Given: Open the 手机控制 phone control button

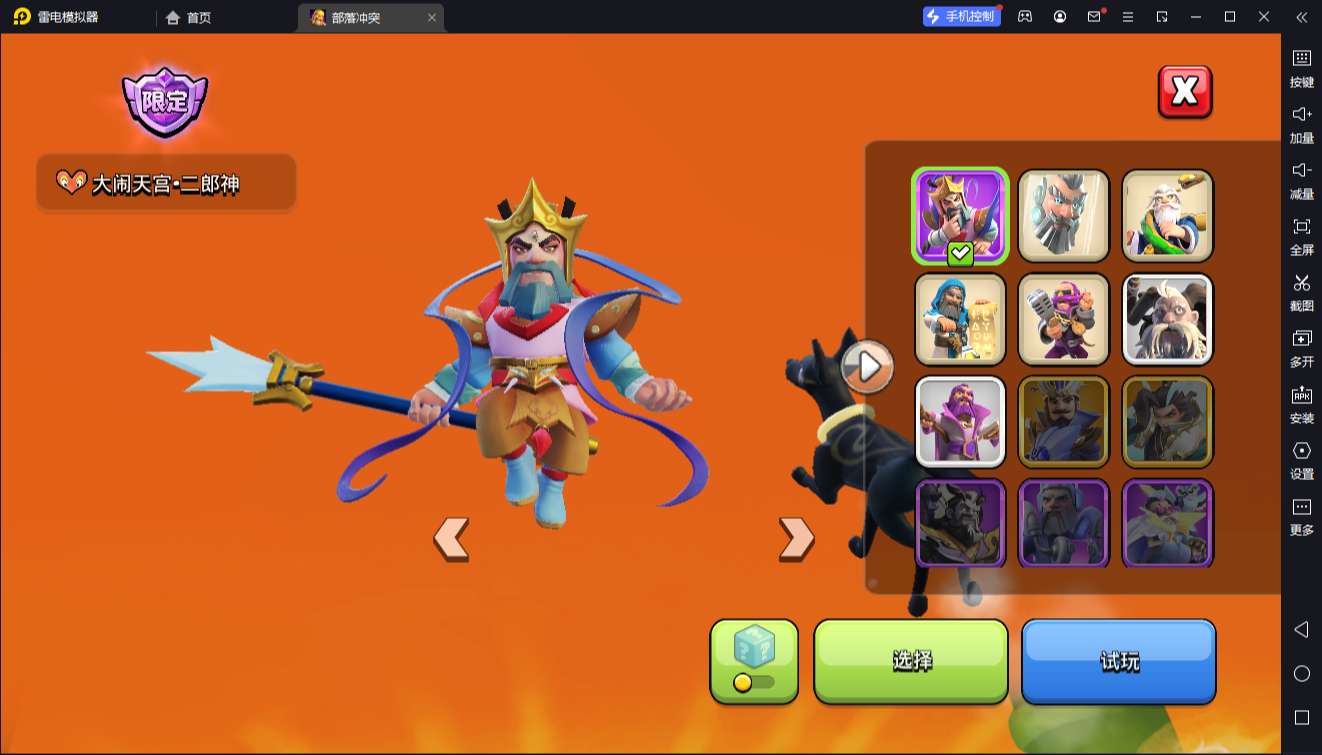Looking at the screenshot, I should point(961,17).
